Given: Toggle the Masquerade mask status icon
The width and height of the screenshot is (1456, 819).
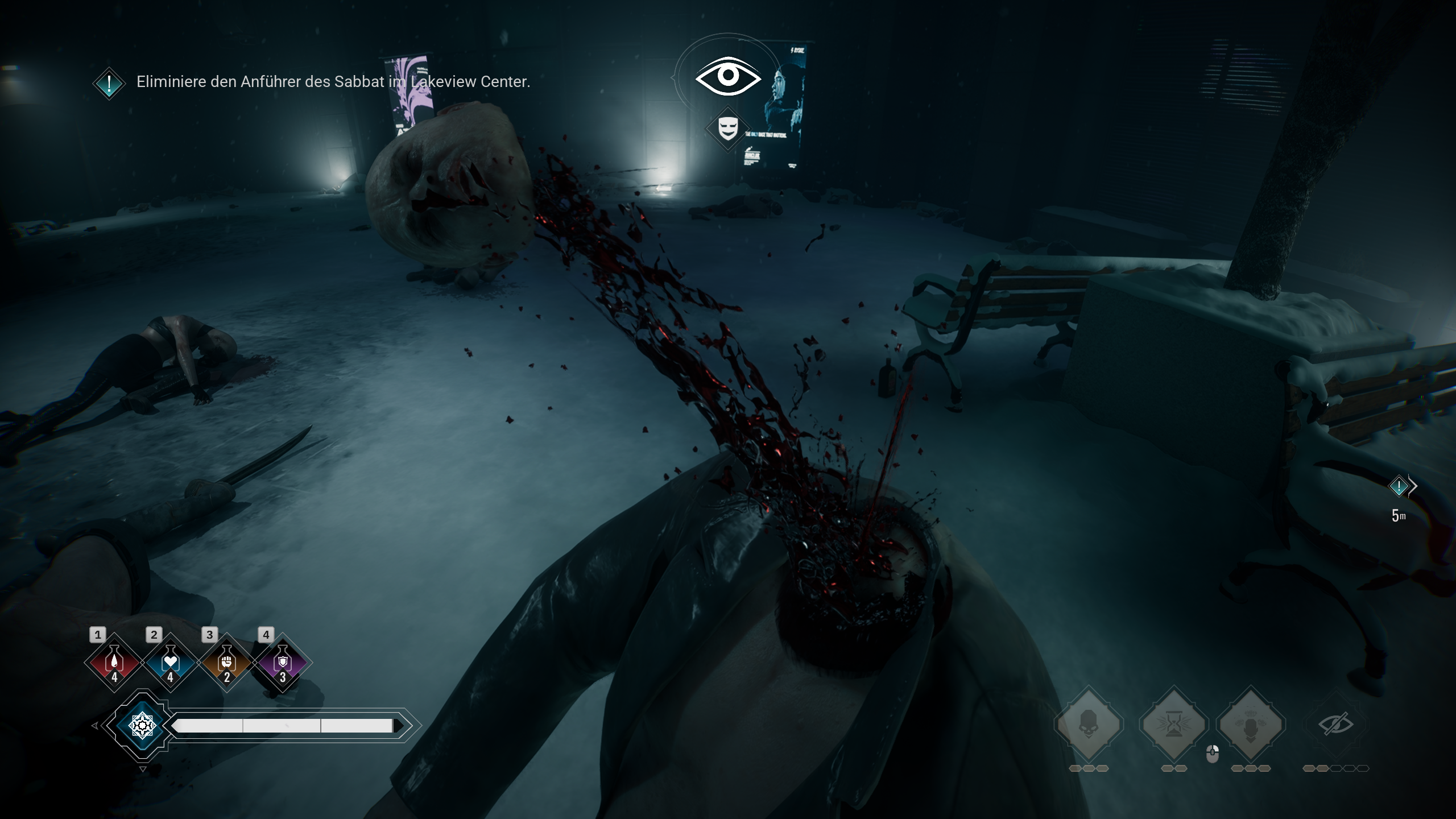Looking at the screenshot, I should 728,126.
